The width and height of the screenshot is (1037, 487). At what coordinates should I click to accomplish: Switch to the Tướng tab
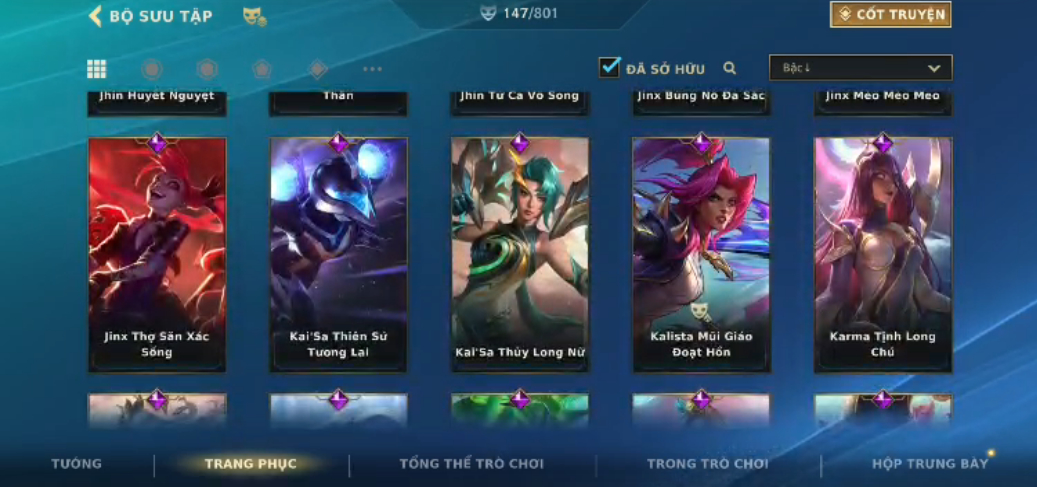tap(76, 464)
